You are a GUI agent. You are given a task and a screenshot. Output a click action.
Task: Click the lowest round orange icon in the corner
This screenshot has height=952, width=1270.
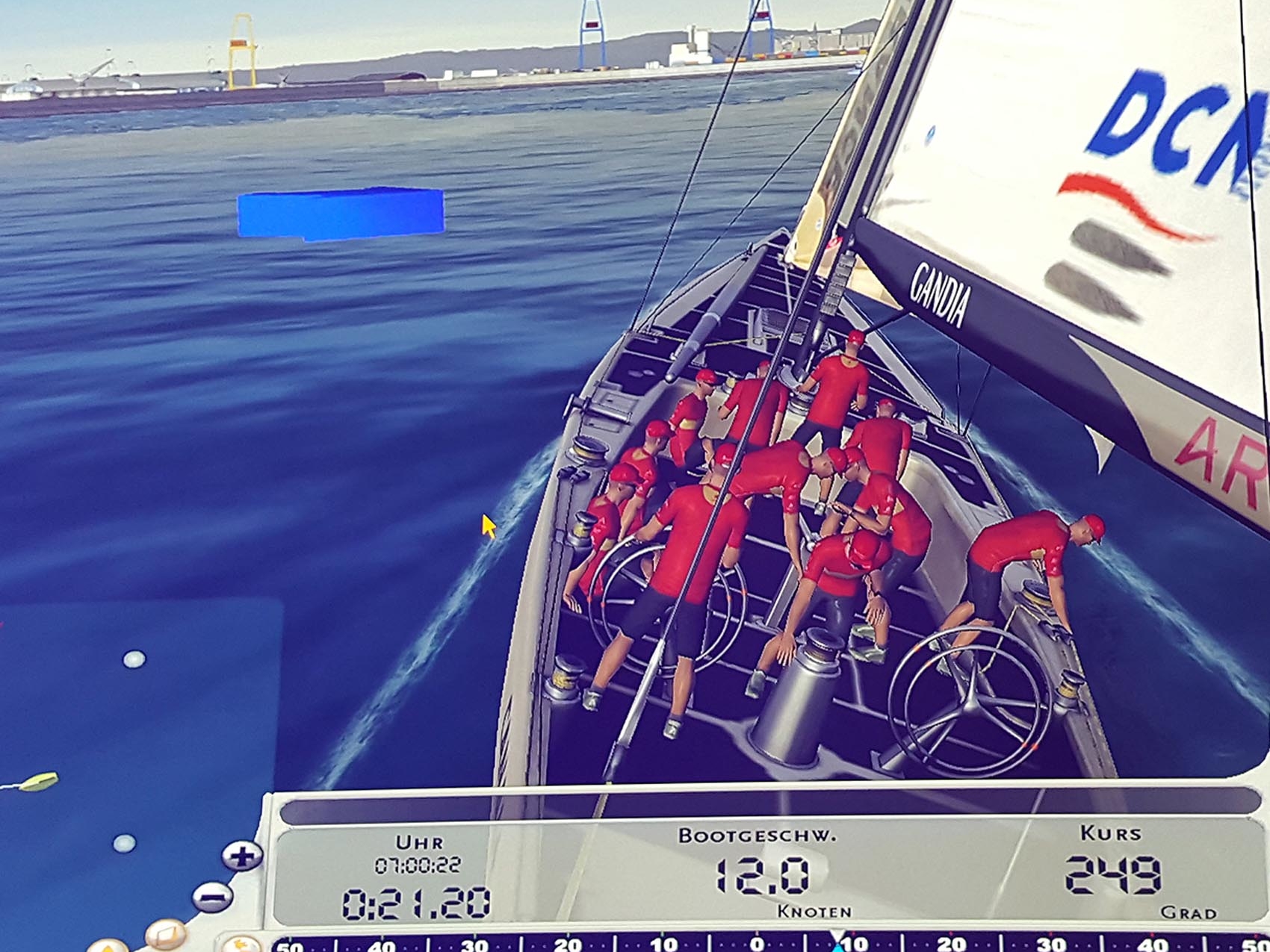coord(108,948)
